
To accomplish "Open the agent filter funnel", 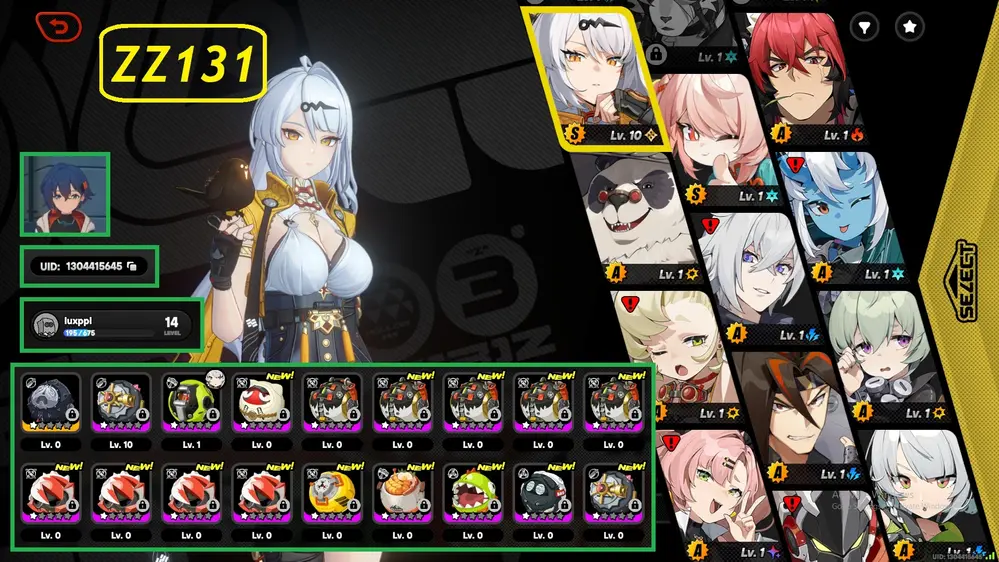I will pos(864,28).
